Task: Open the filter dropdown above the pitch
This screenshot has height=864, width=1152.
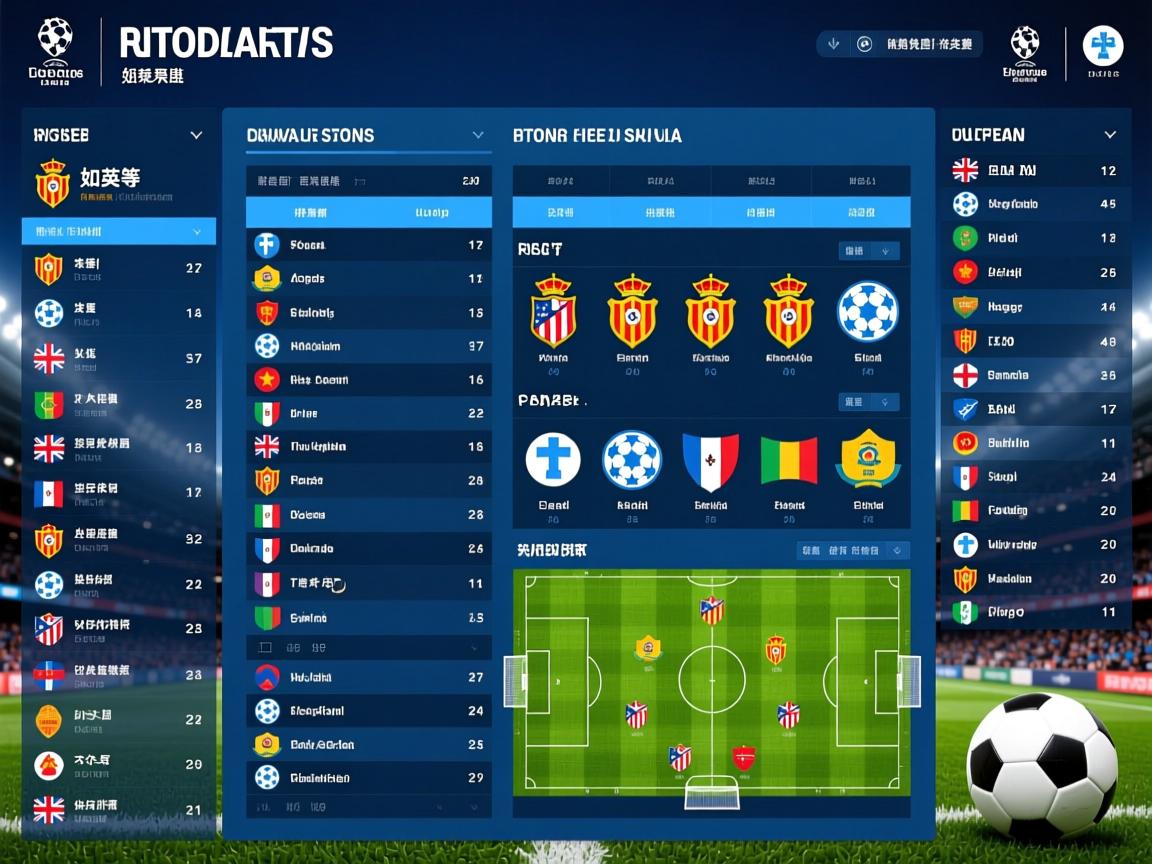Action: point(853,551)
